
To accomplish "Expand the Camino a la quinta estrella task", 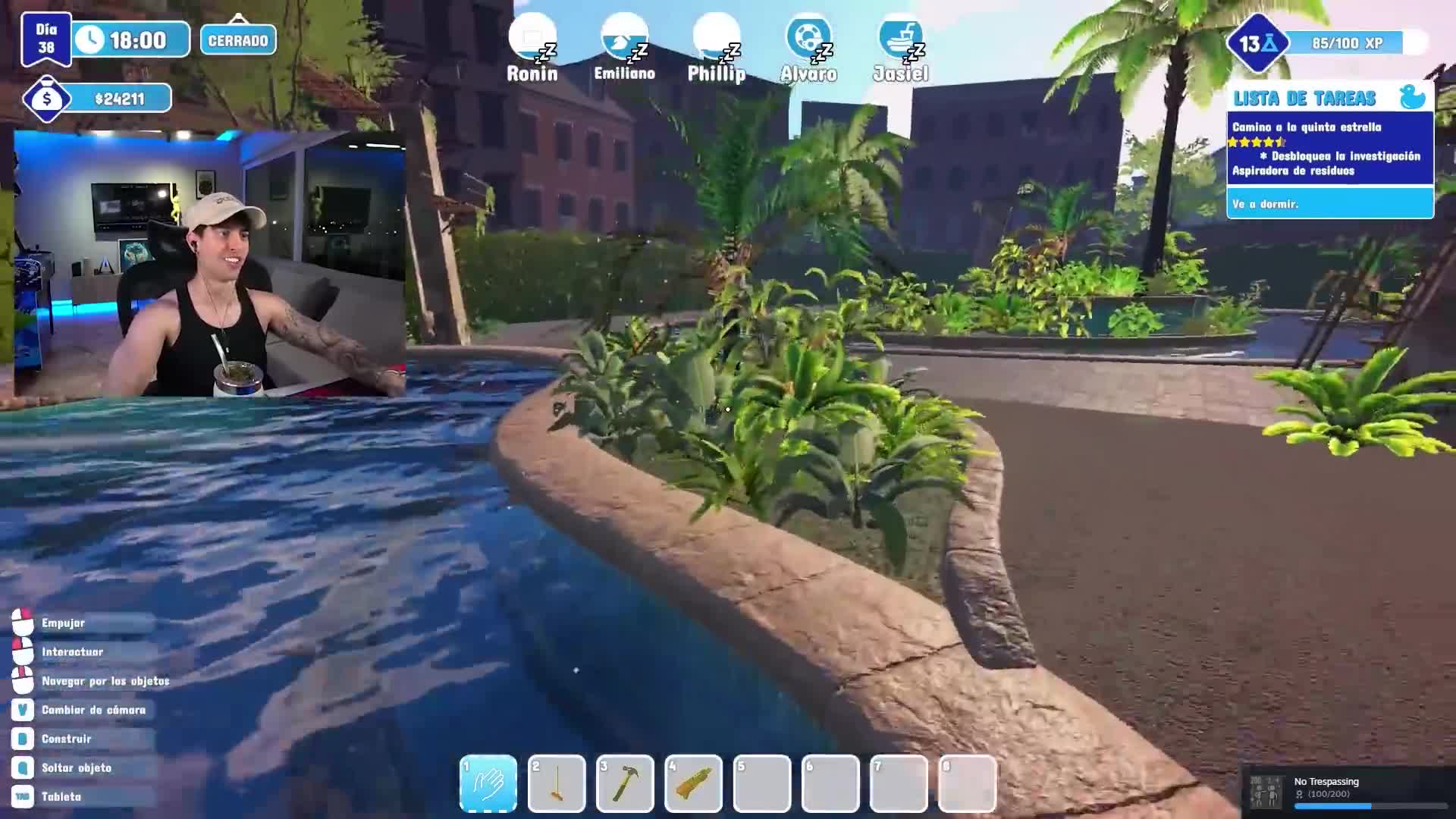I will click(1310, 127).
